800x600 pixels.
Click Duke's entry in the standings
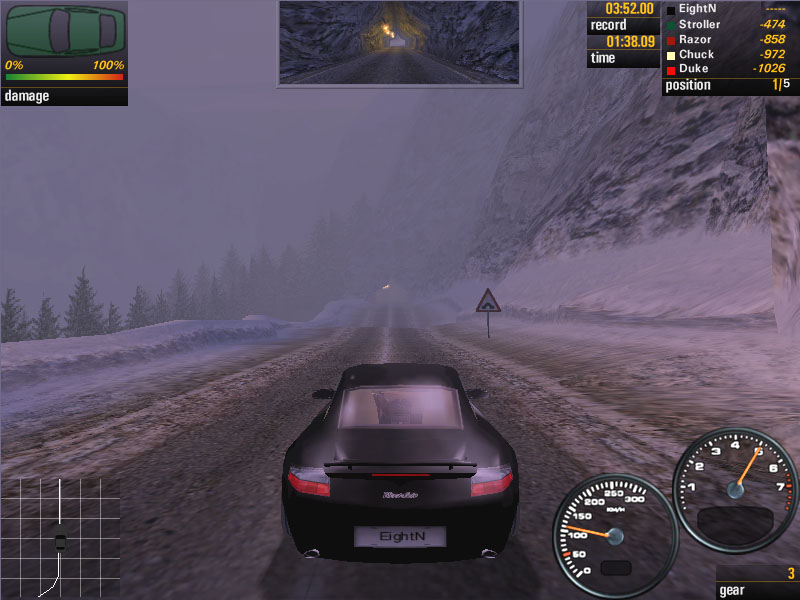coord(729,69)
